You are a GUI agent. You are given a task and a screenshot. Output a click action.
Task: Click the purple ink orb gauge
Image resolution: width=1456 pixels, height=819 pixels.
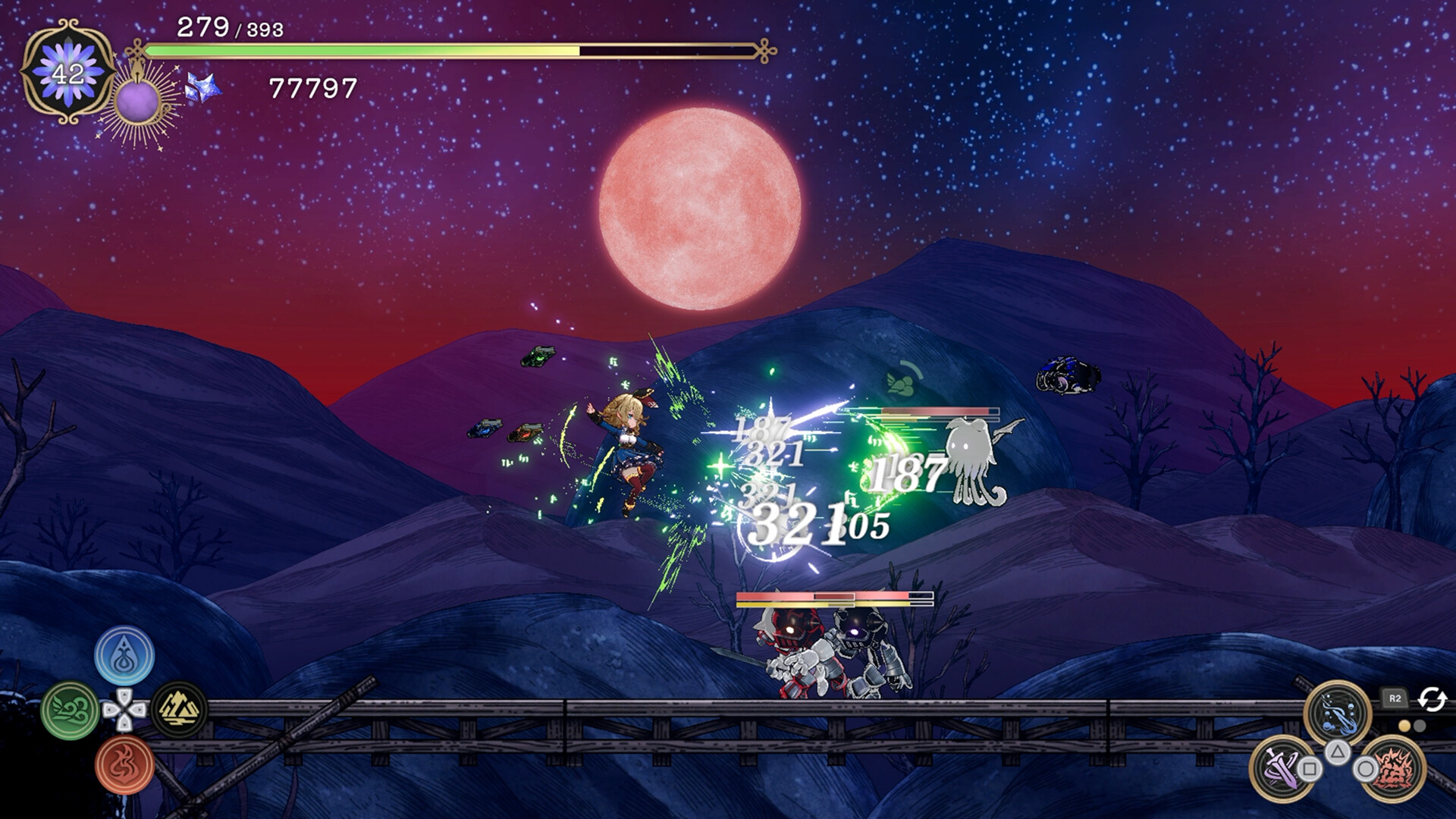pyautogui.click(x=137, y=102)
